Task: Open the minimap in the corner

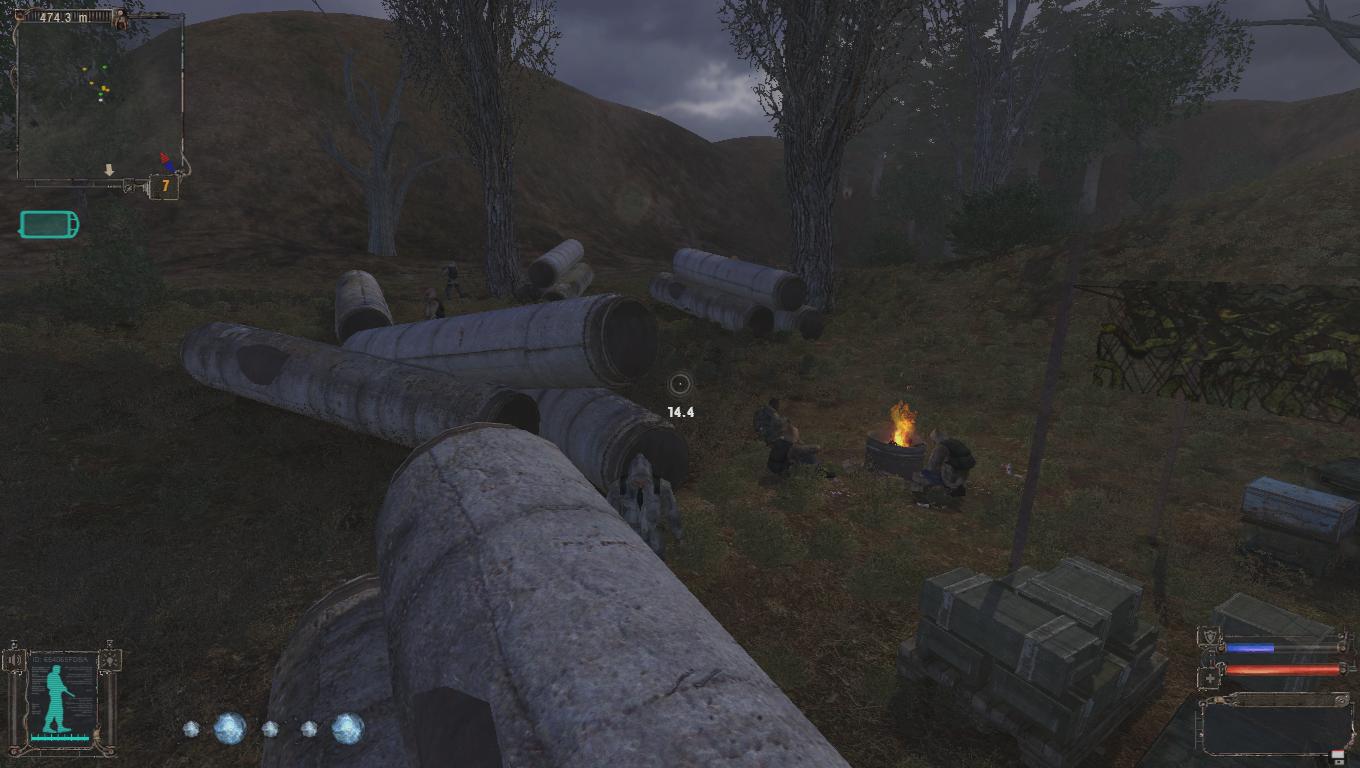Action: 100,97
